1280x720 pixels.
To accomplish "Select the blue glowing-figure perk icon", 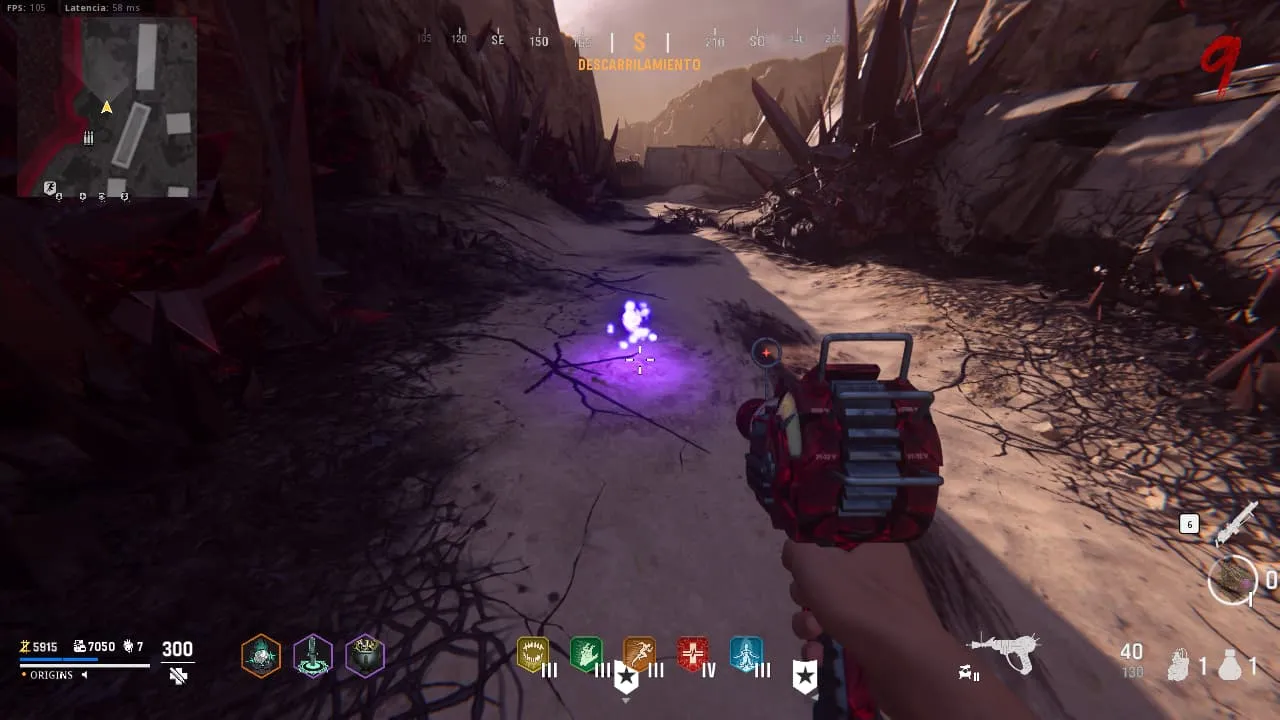I will [746, 654].
